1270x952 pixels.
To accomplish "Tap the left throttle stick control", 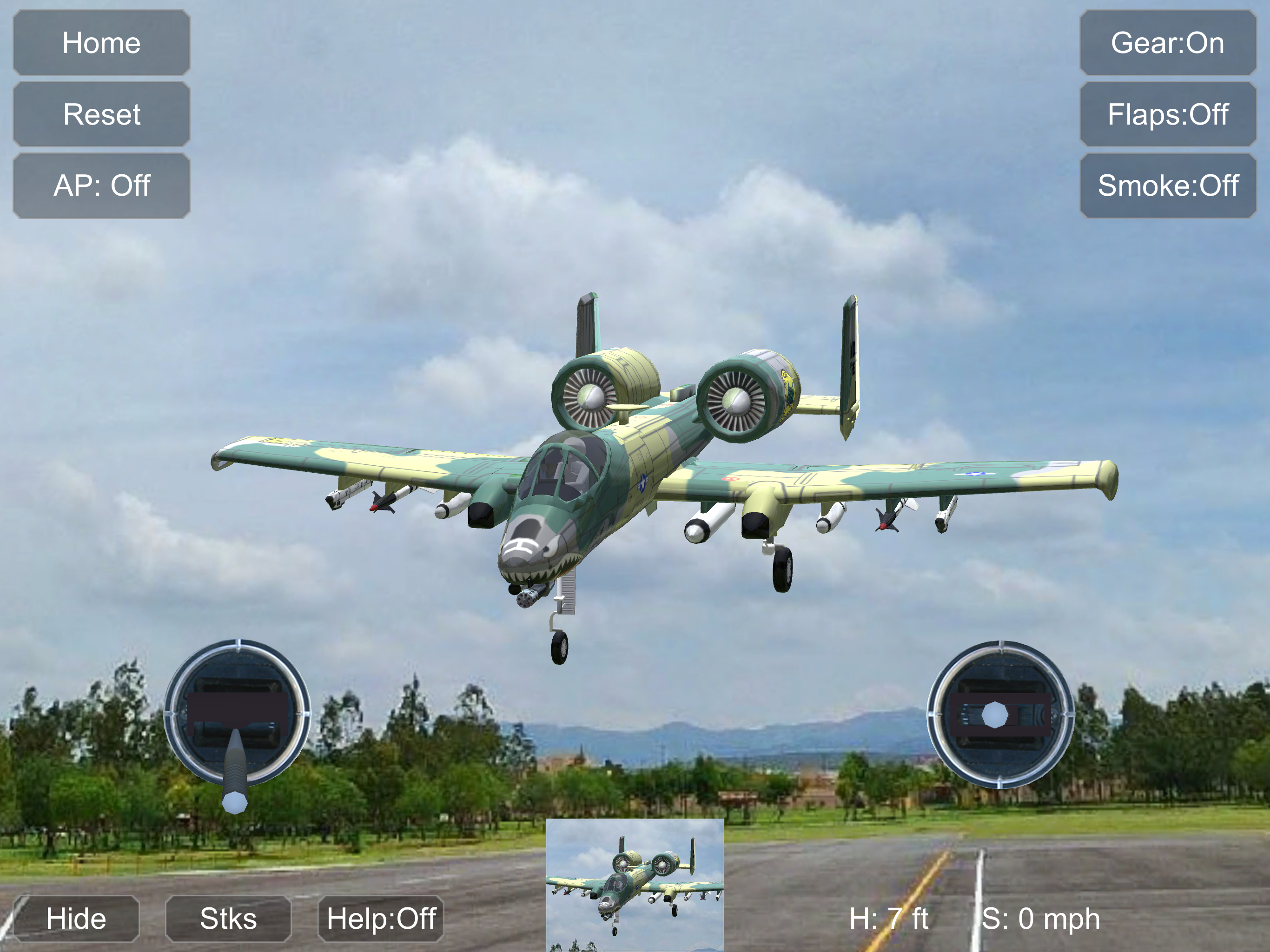I will click(x=234, y=801).
